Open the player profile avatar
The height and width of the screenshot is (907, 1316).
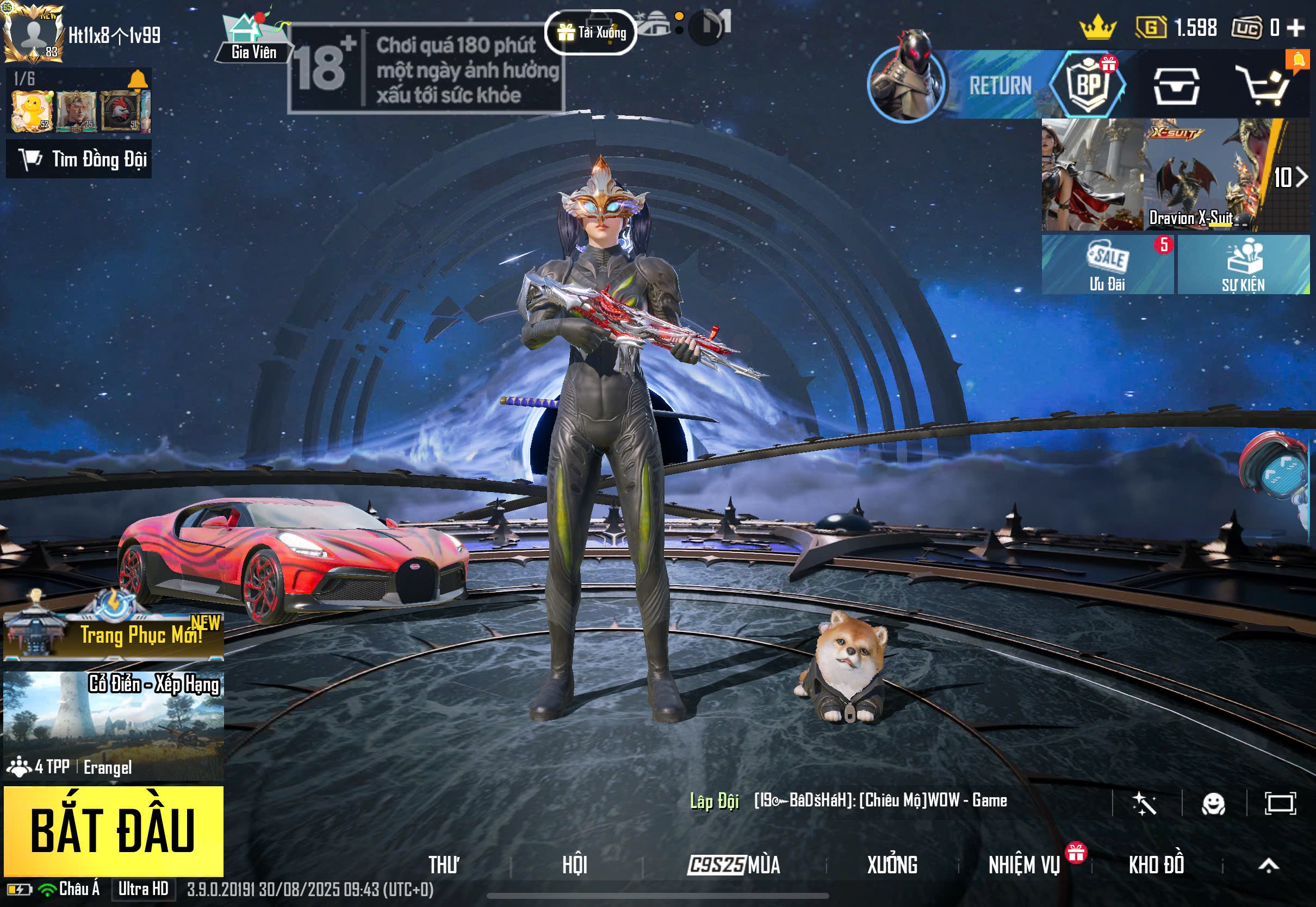pyautogui.click(x=34, y=33)
